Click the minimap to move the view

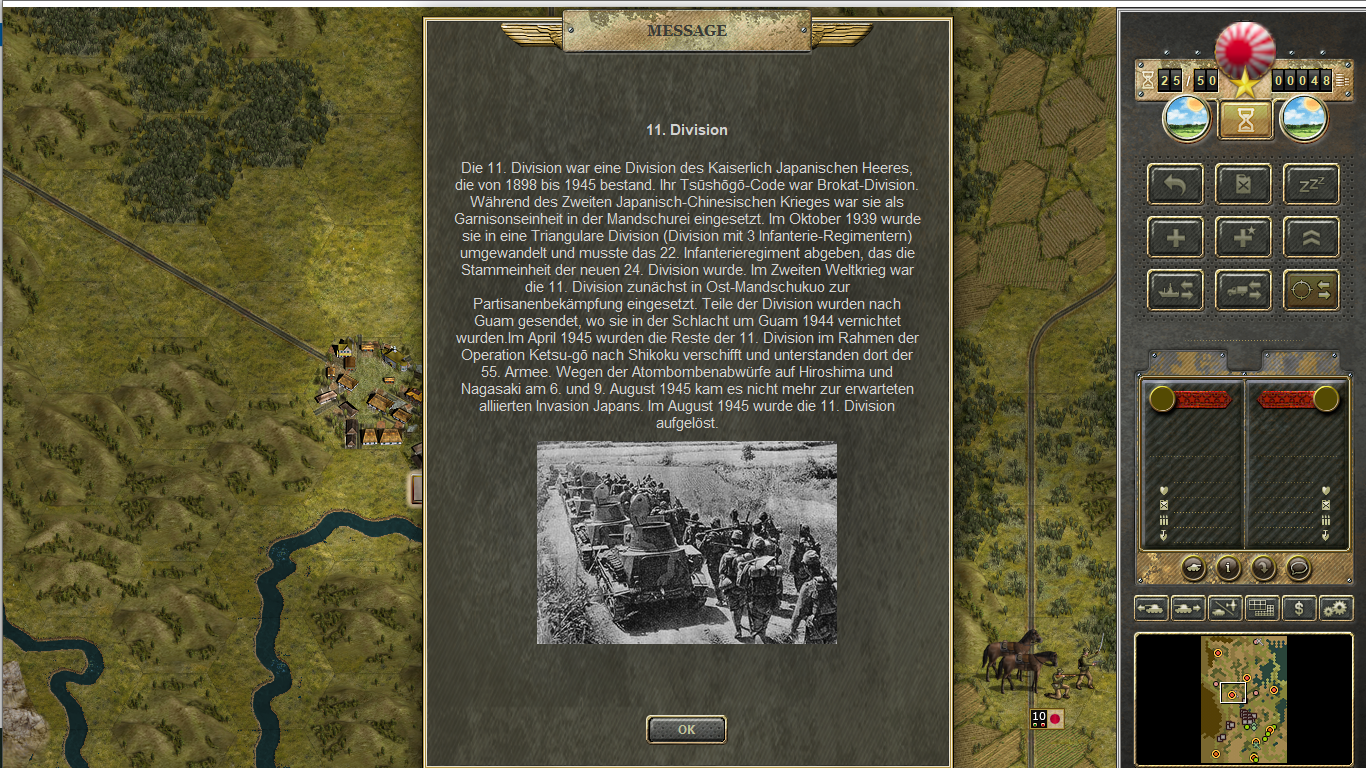click(1244, 698)
